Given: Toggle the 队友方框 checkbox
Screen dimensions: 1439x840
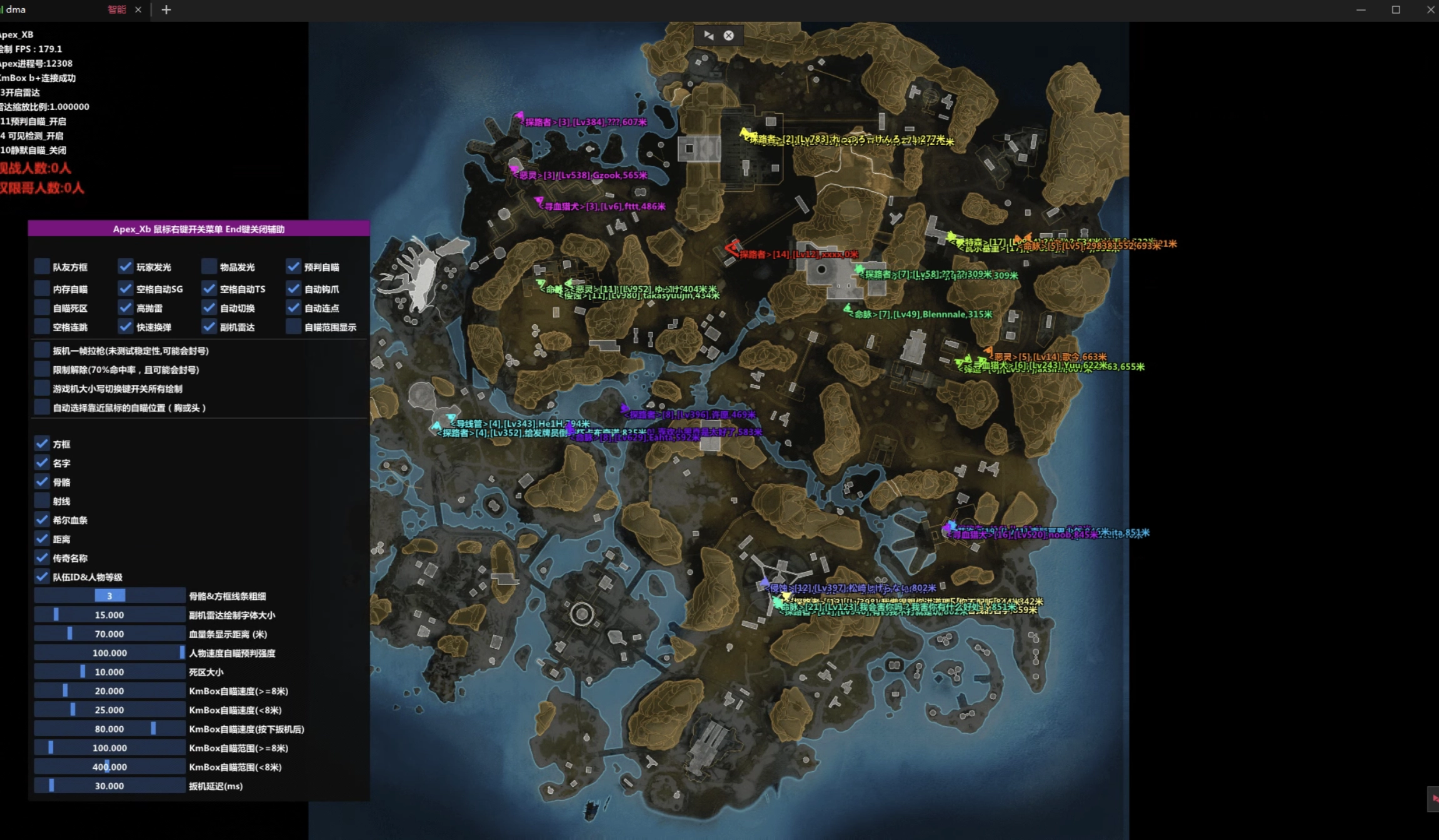Looking at the screenshot, I should (42, 267).
